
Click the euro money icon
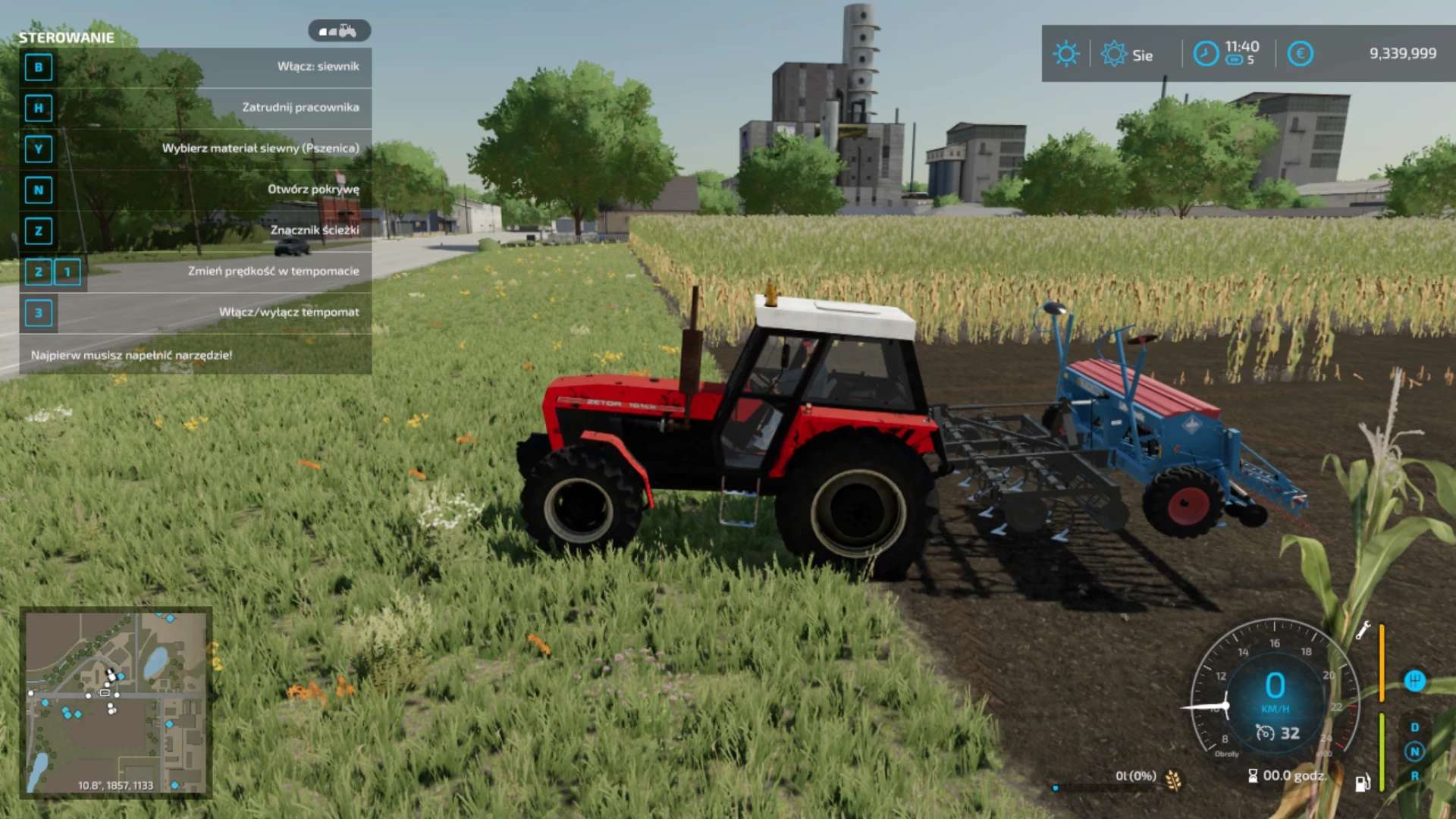tap(1300, 54)
